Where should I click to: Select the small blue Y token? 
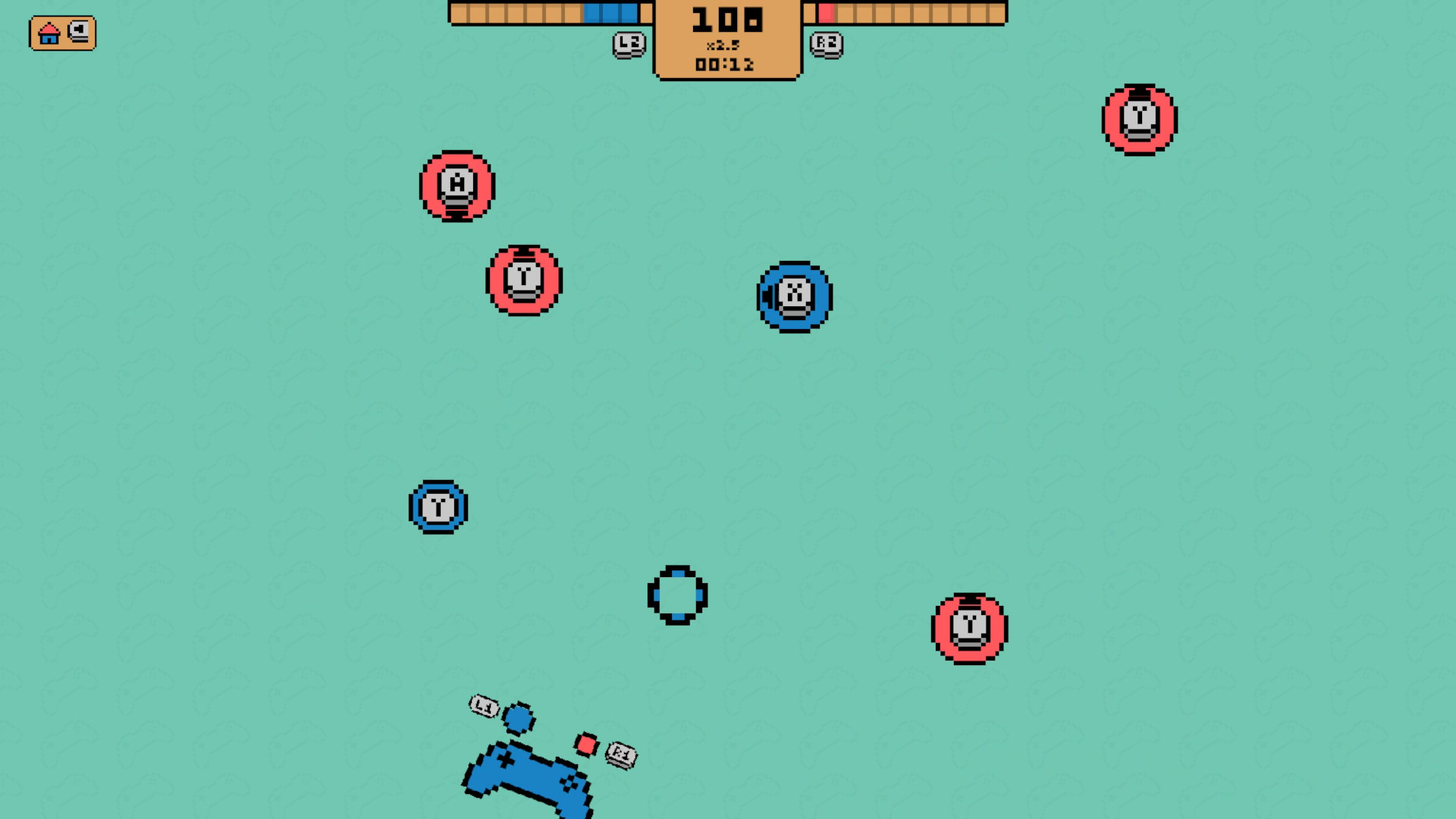(438, 507)
